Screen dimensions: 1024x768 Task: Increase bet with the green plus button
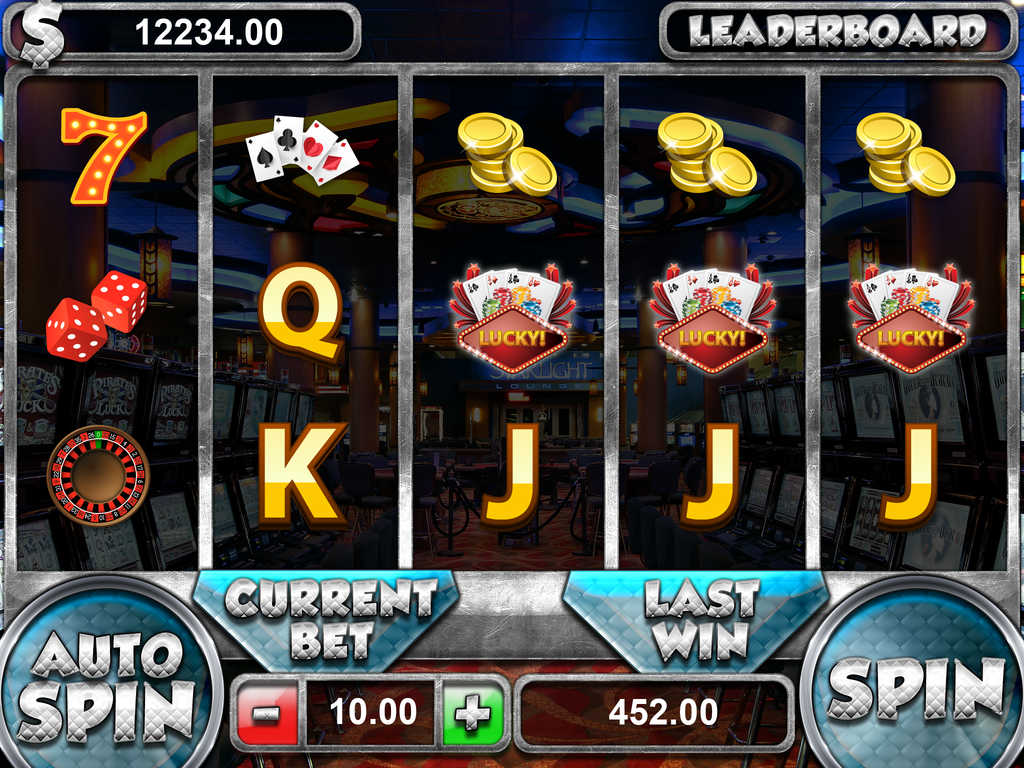[x=473, y=713]
